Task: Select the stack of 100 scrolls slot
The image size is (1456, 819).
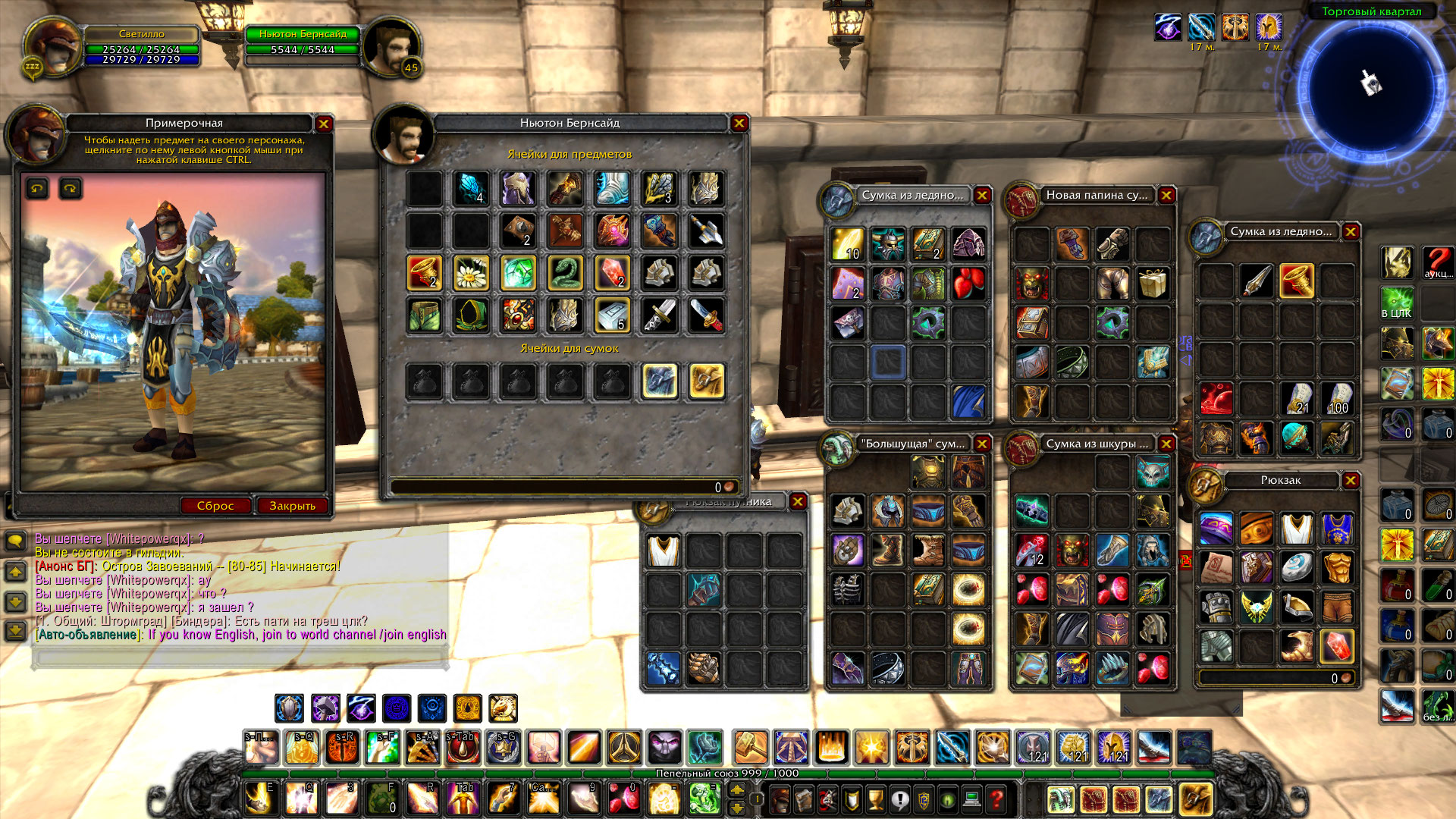Action: (x=1337, y=398)
